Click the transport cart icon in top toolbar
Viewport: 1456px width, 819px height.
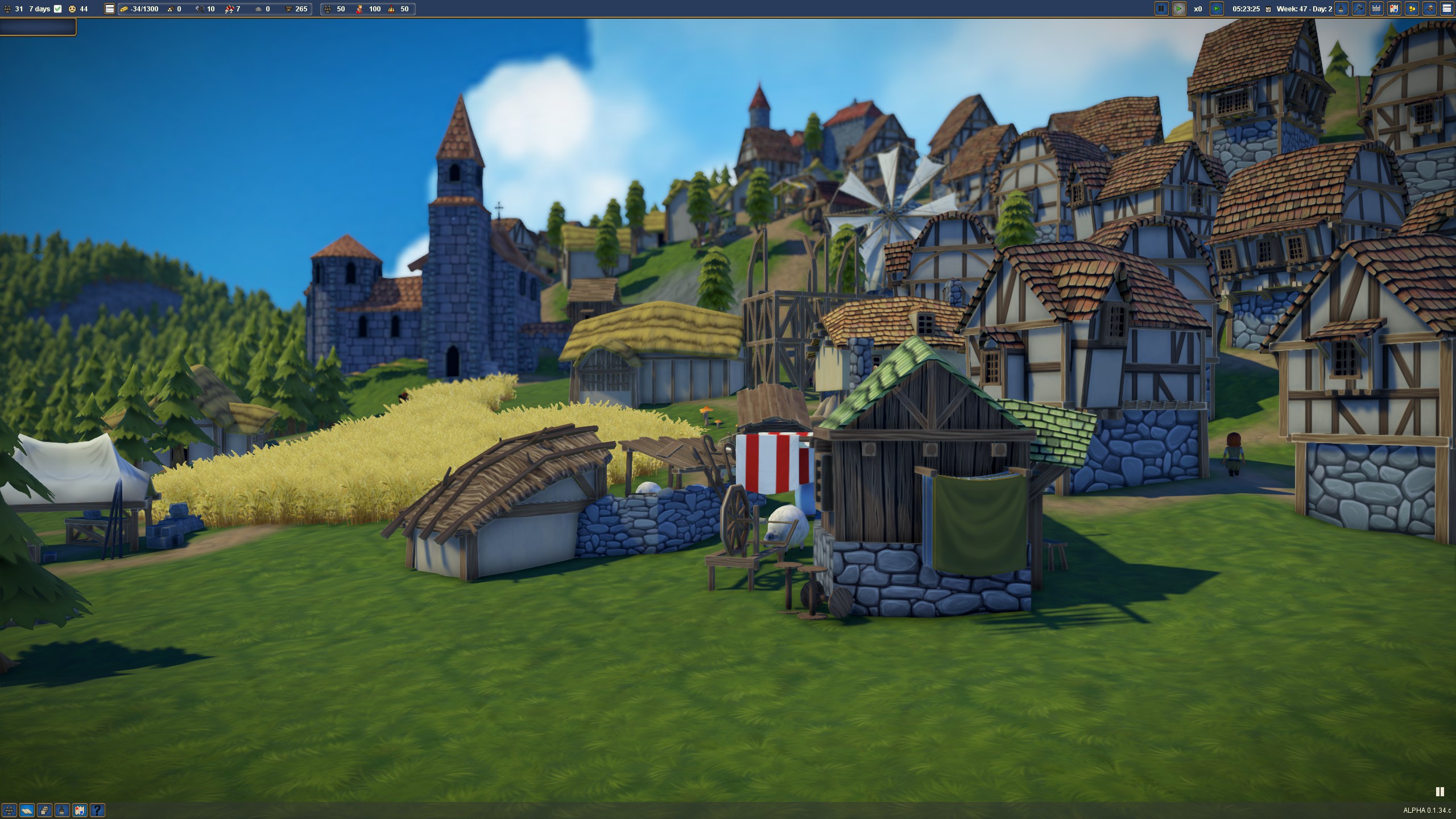pyautogui.click(x=1430, y=9)
